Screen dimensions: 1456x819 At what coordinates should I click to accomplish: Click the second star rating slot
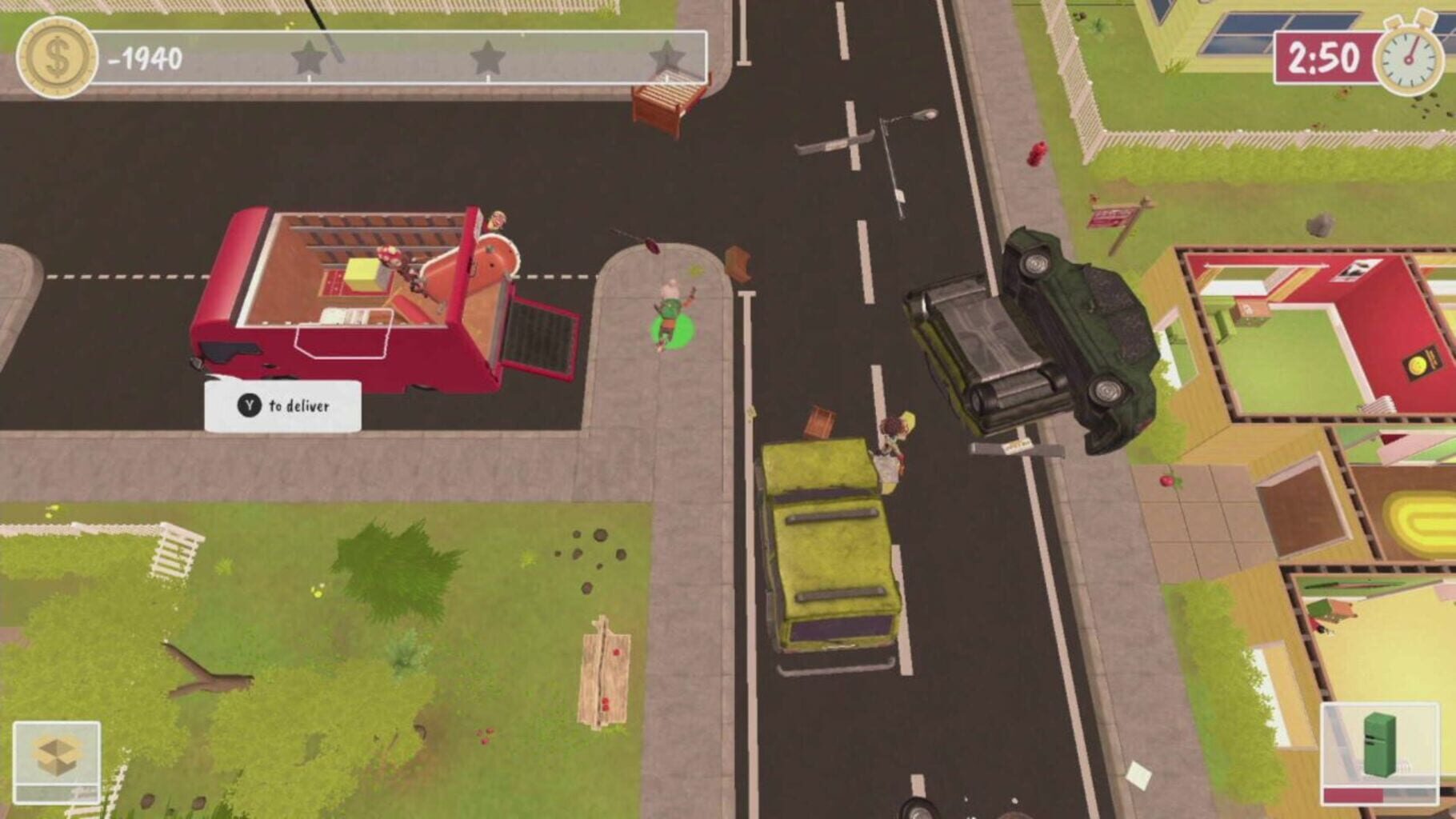point(486,58)
